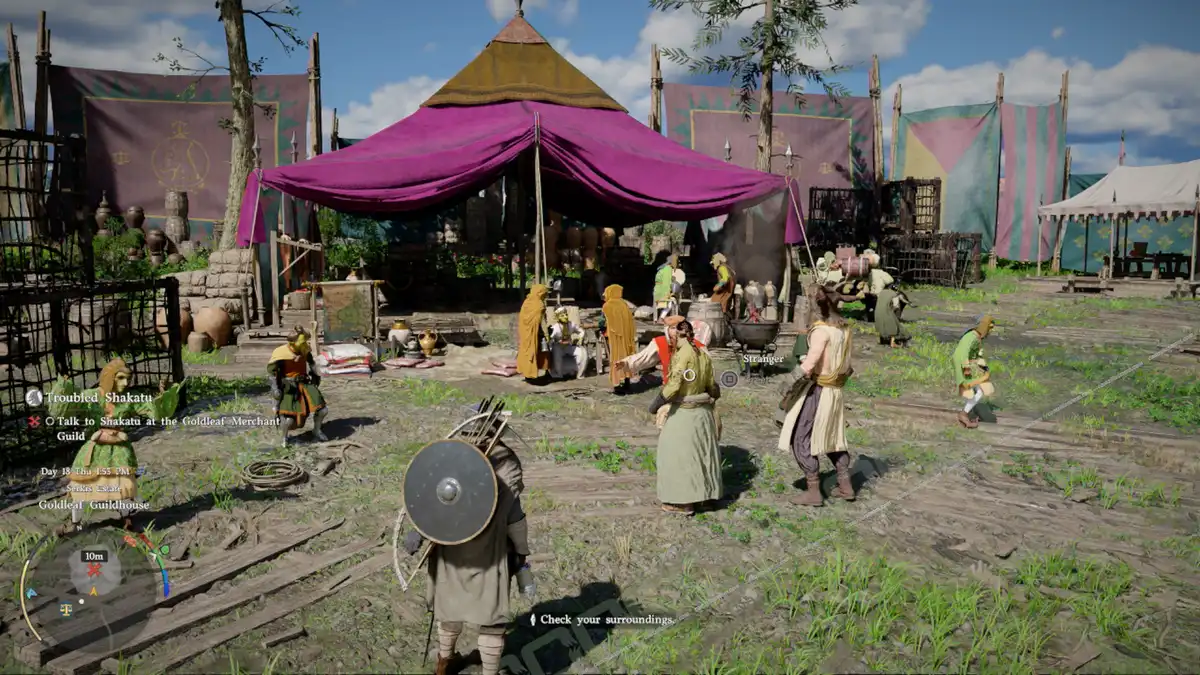Click the Goldleaf Guildhouse location label
1200x675 pixels.
(x=94, y=505)
